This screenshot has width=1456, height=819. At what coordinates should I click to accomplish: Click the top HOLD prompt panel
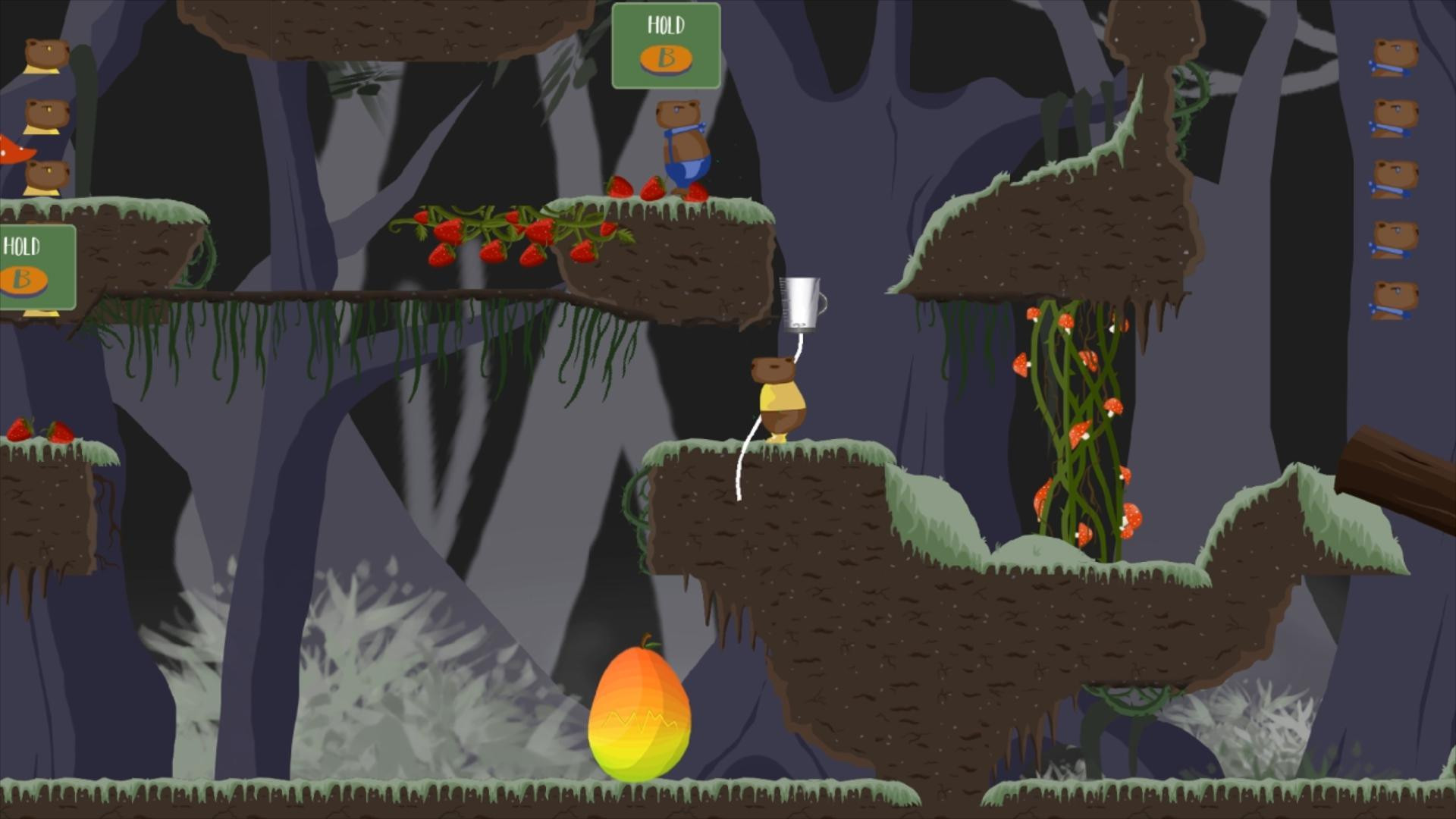[x=667, y=45]
